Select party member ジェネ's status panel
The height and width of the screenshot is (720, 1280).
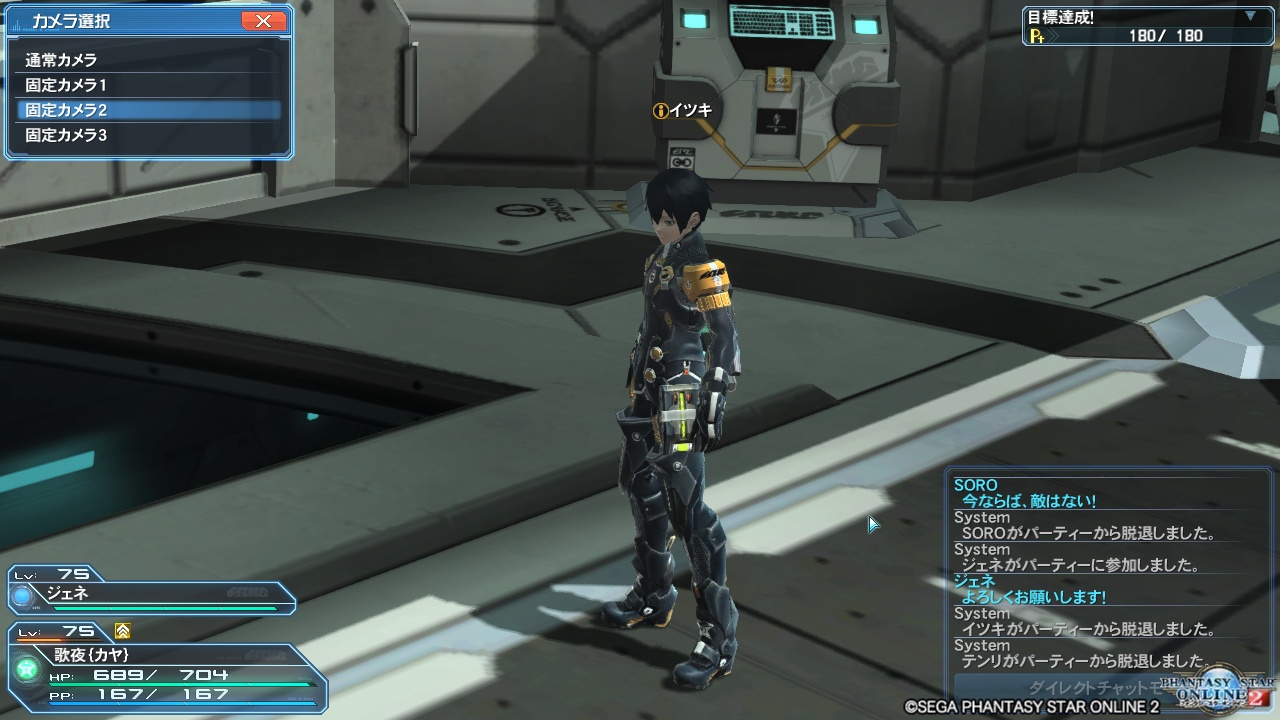150,594
